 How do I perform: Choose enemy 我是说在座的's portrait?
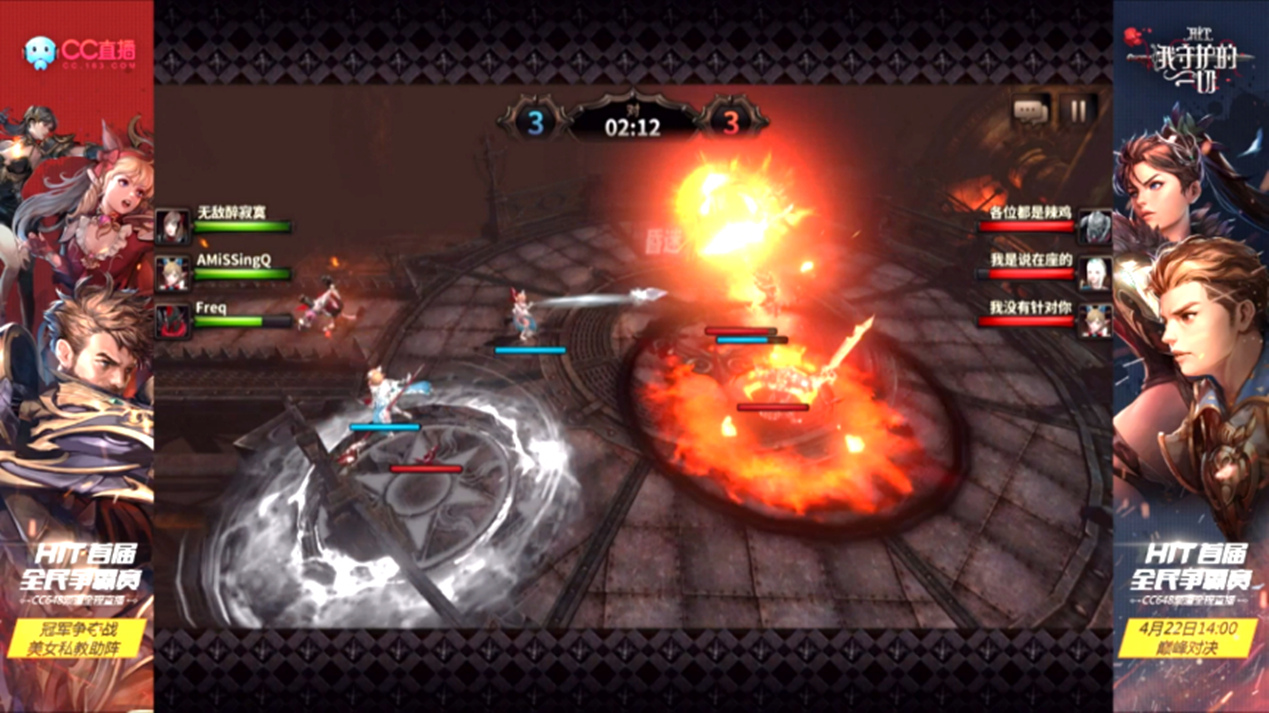(1096, 273)
